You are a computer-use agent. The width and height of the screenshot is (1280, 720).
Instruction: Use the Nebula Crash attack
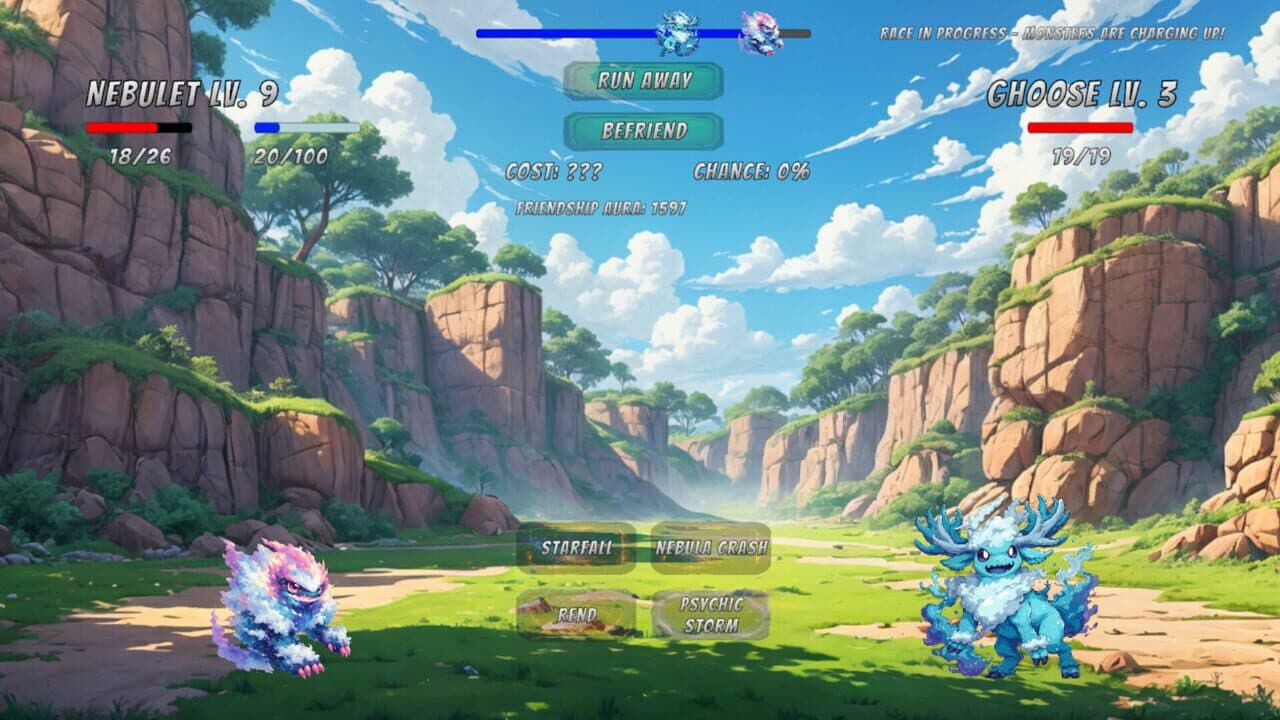pyautogui.click(x=712, y=547)
